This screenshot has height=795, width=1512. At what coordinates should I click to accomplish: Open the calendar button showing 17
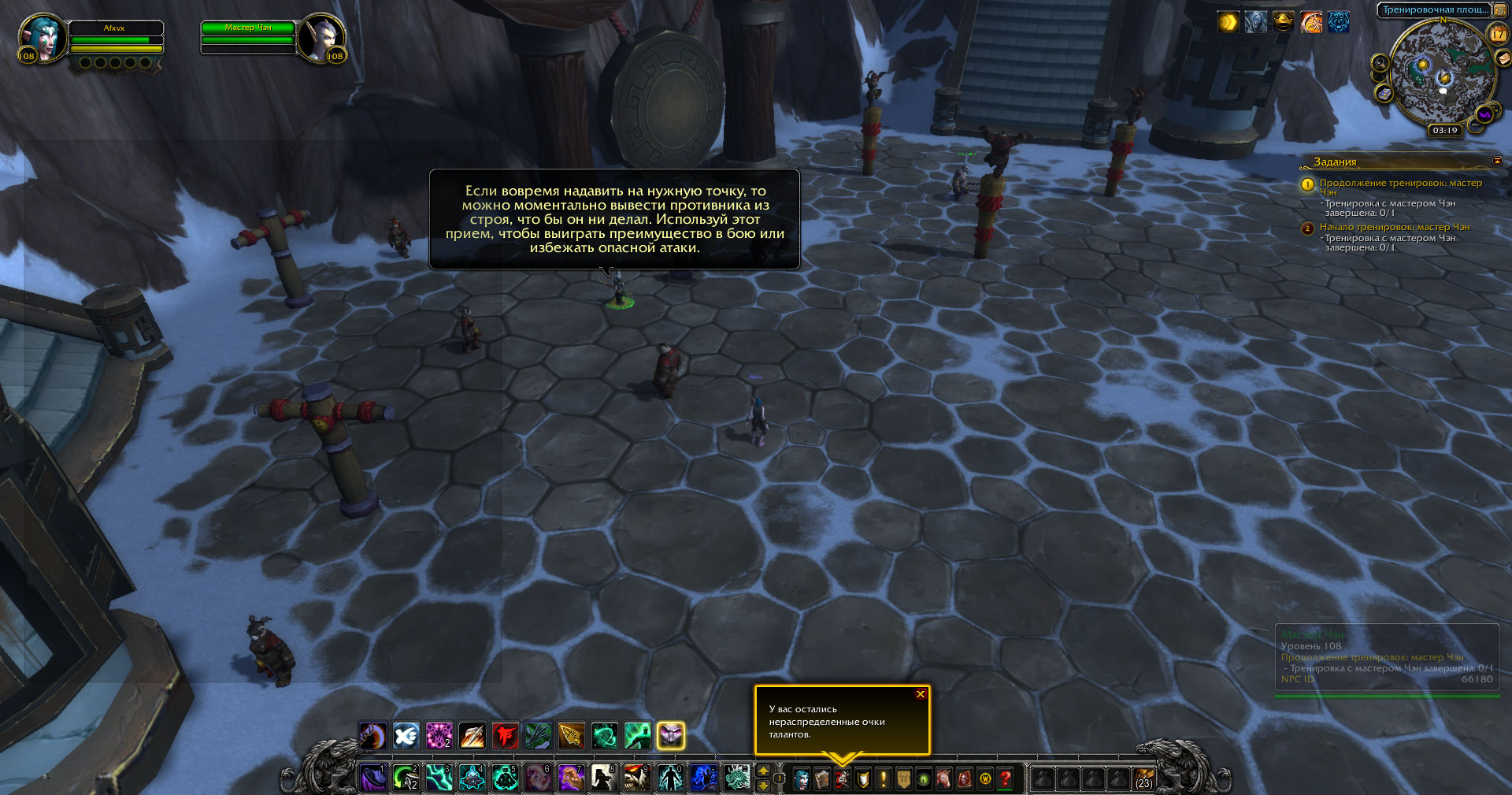(x=1497, y=35)
